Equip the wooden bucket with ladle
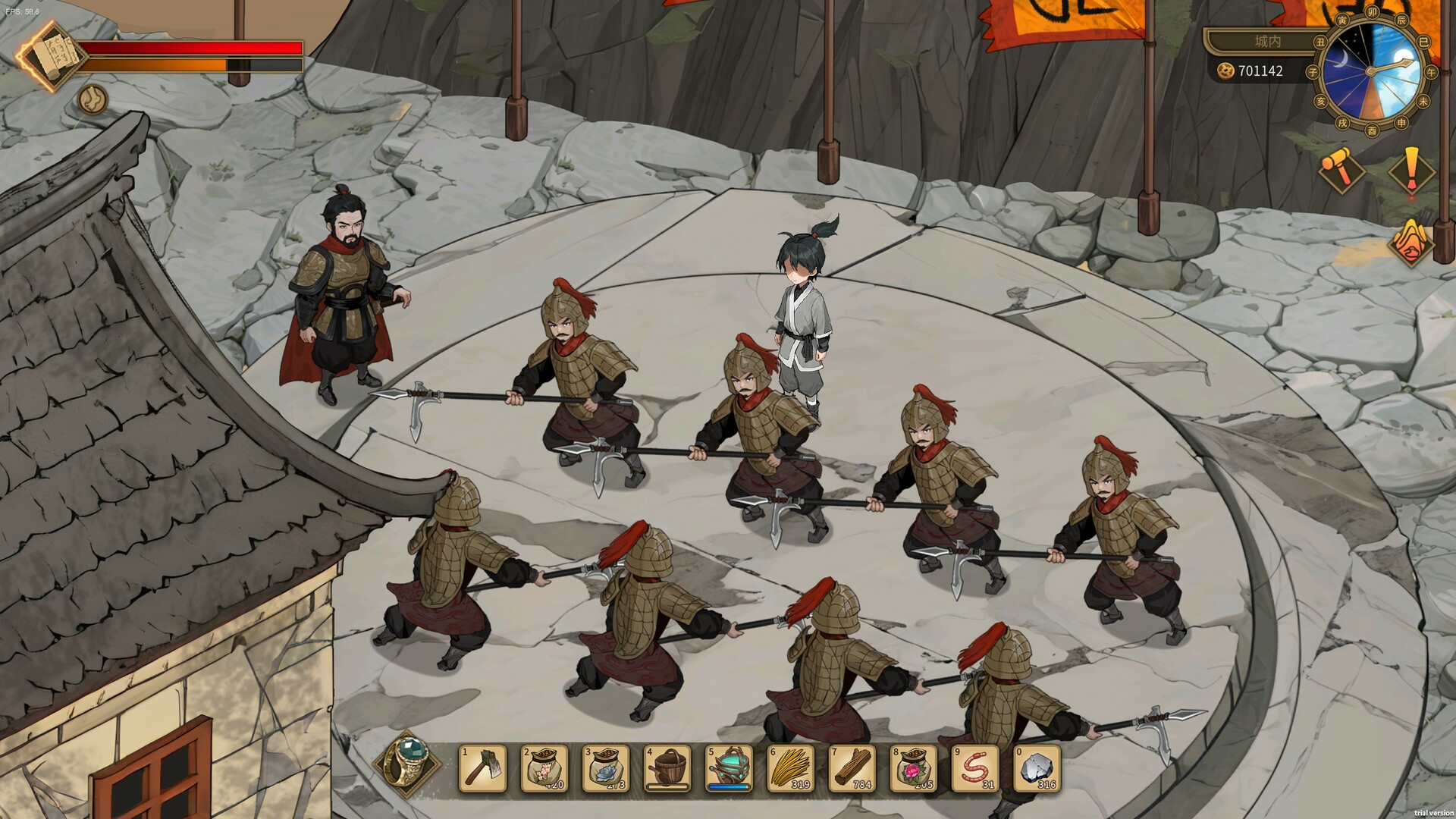This screenshot has width=1456, height=819. 667,768
